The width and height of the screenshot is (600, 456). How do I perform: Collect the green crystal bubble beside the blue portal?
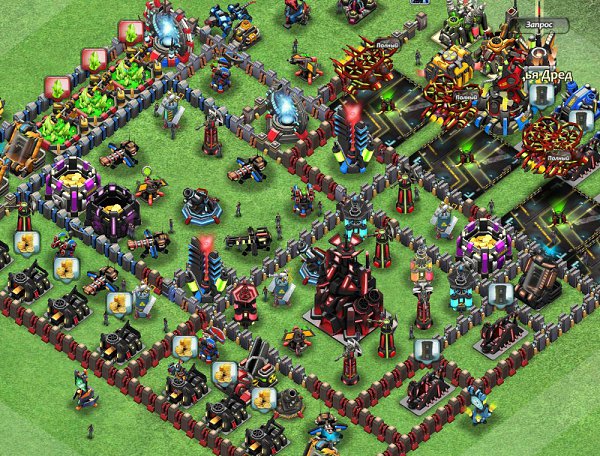point(129,32)
